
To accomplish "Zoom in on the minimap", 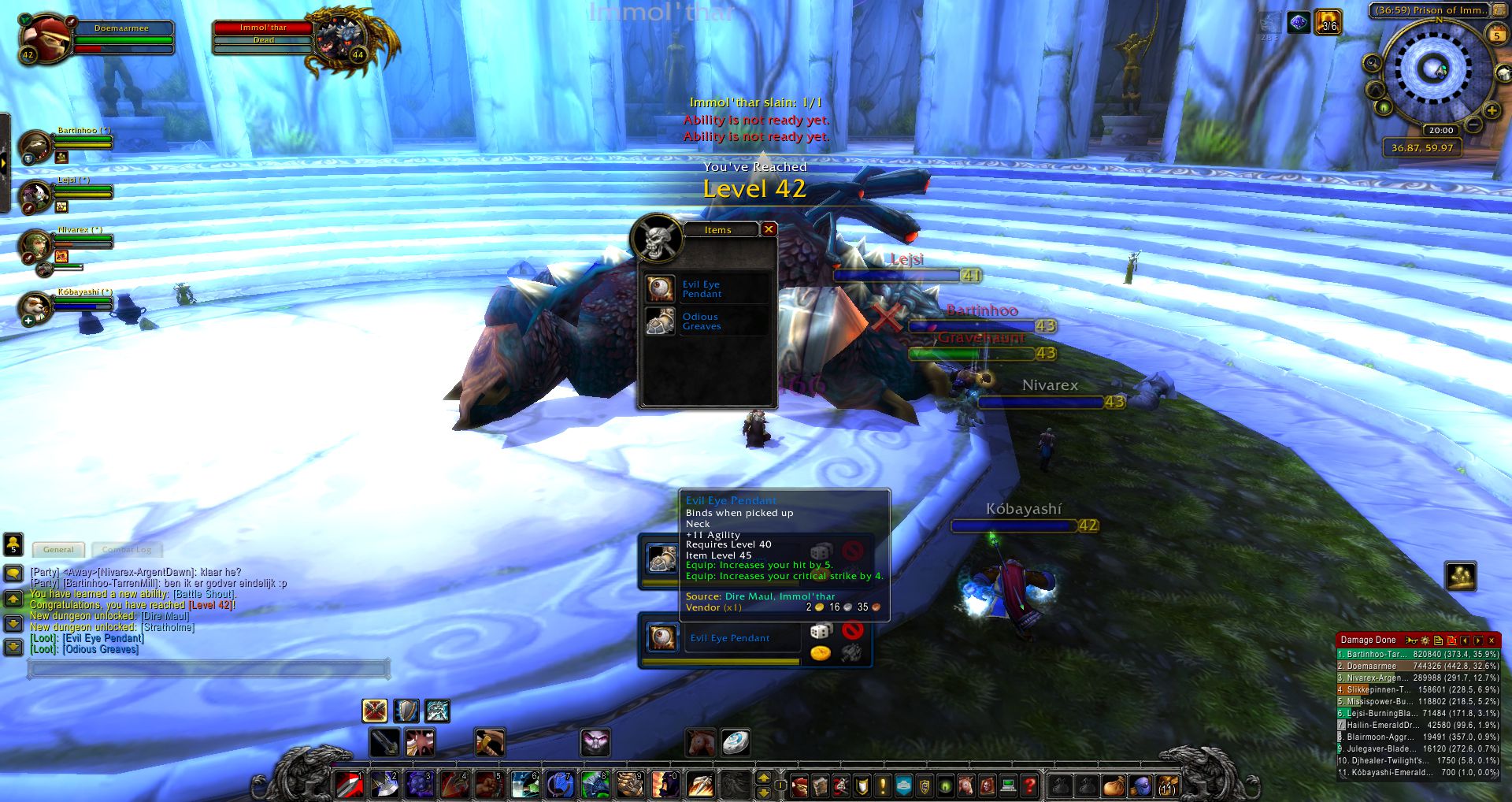I will click(1491, 111).
